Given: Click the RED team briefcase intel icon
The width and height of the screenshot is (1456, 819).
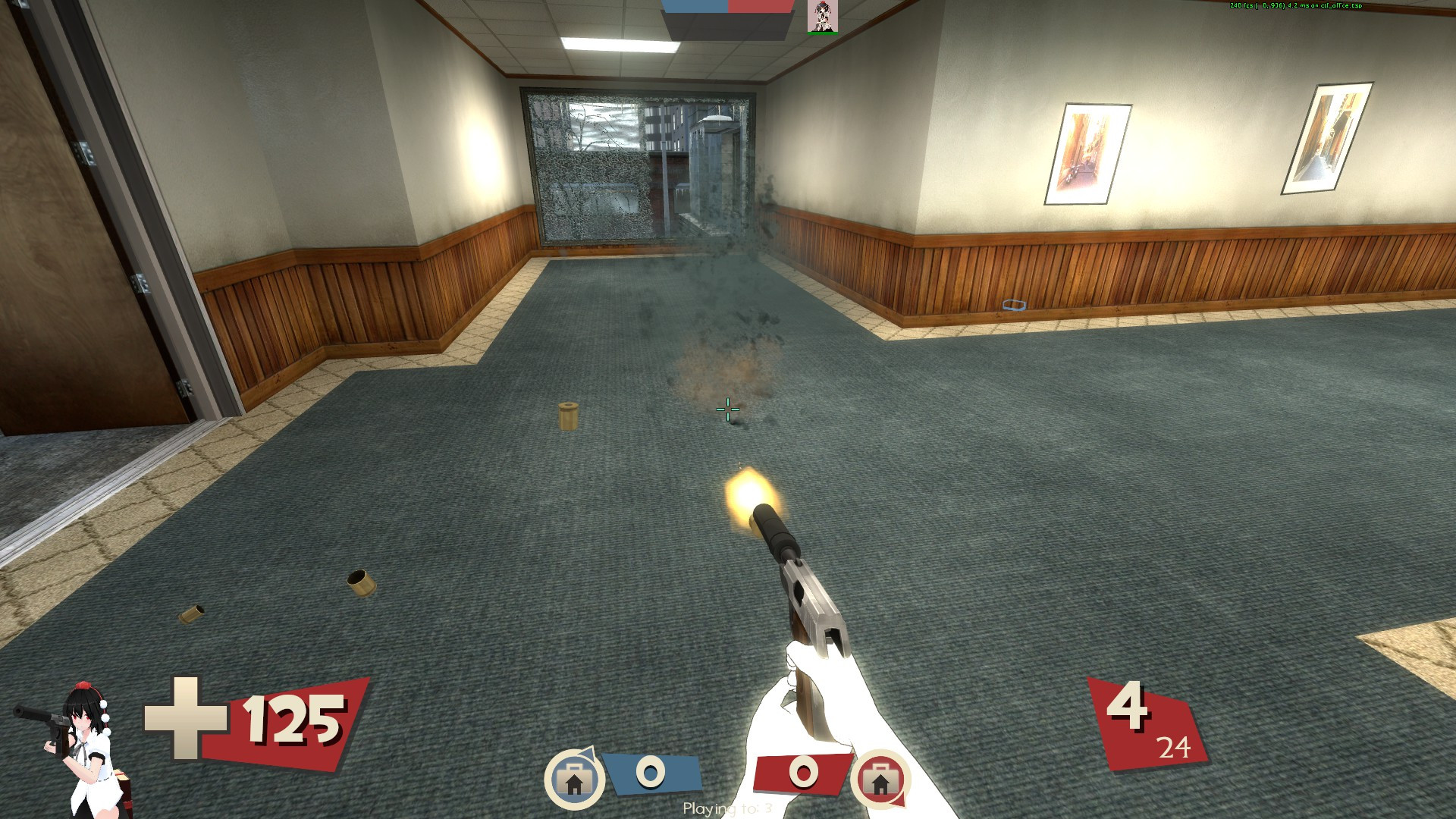Looking at the screenshot, I should pos(882,779).
